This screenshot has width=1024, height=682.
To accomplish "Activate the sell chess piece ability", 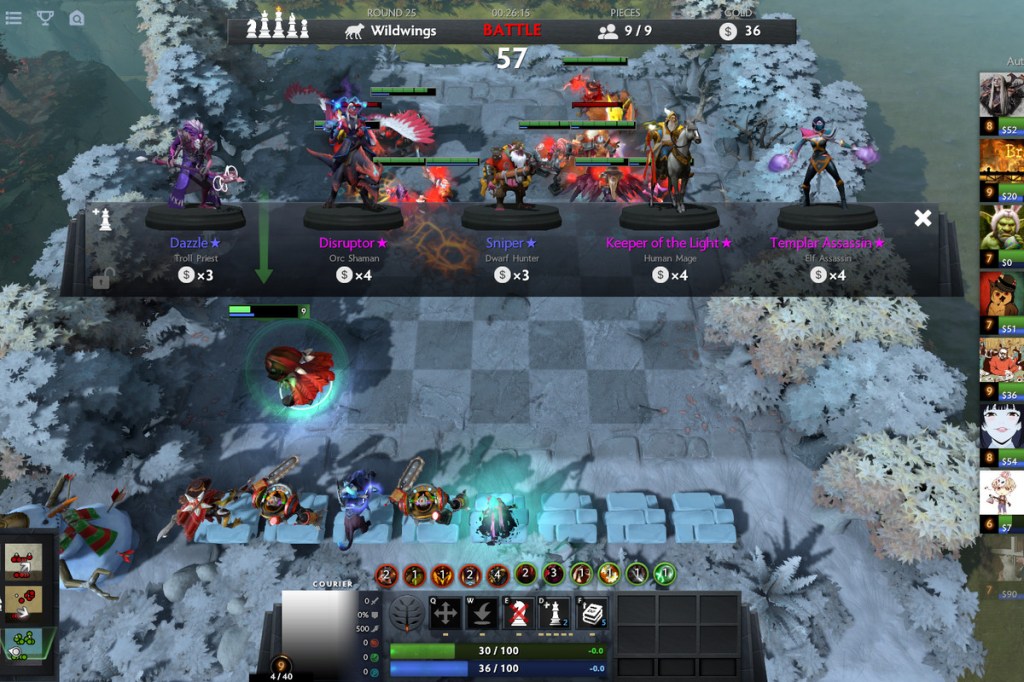I will (519, 613).
